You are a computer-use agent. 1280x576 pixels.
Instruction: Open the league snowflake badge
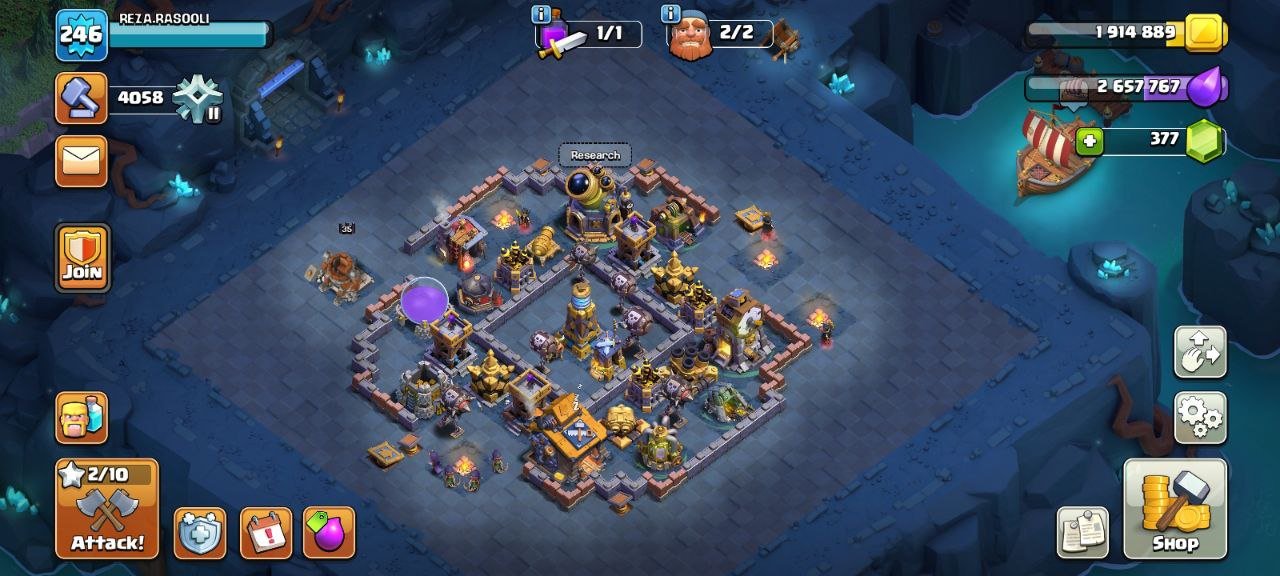(x=197, y=99)
